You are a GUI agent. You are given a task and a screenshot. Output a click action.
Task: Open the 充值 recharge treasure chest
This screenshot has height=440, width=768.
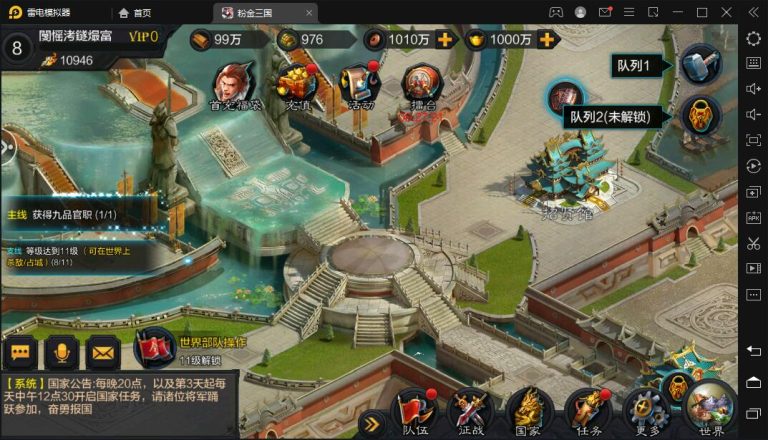(298, 83)
